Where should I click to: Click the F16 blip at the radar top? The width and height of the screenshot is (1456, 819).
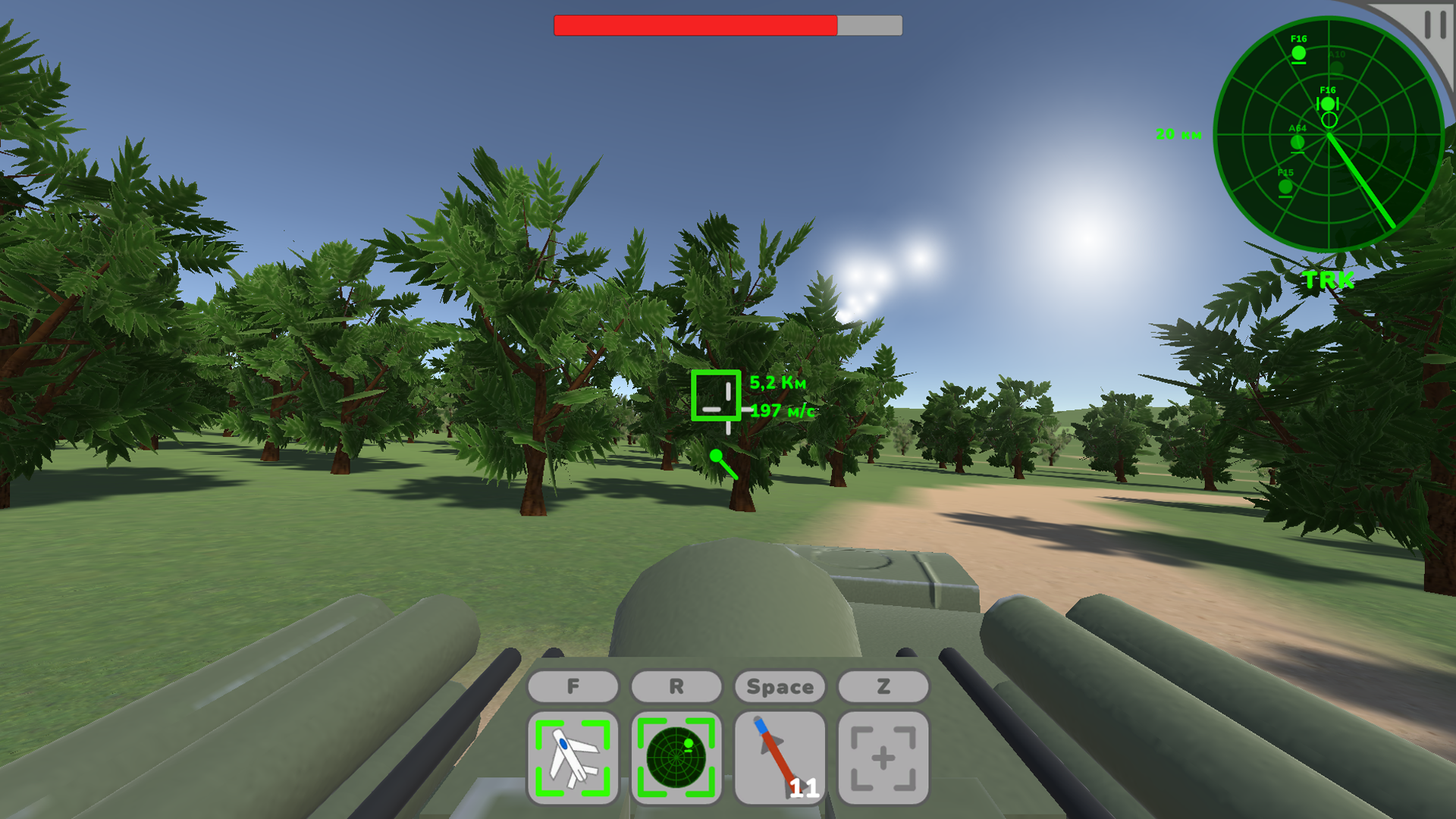1299,53
